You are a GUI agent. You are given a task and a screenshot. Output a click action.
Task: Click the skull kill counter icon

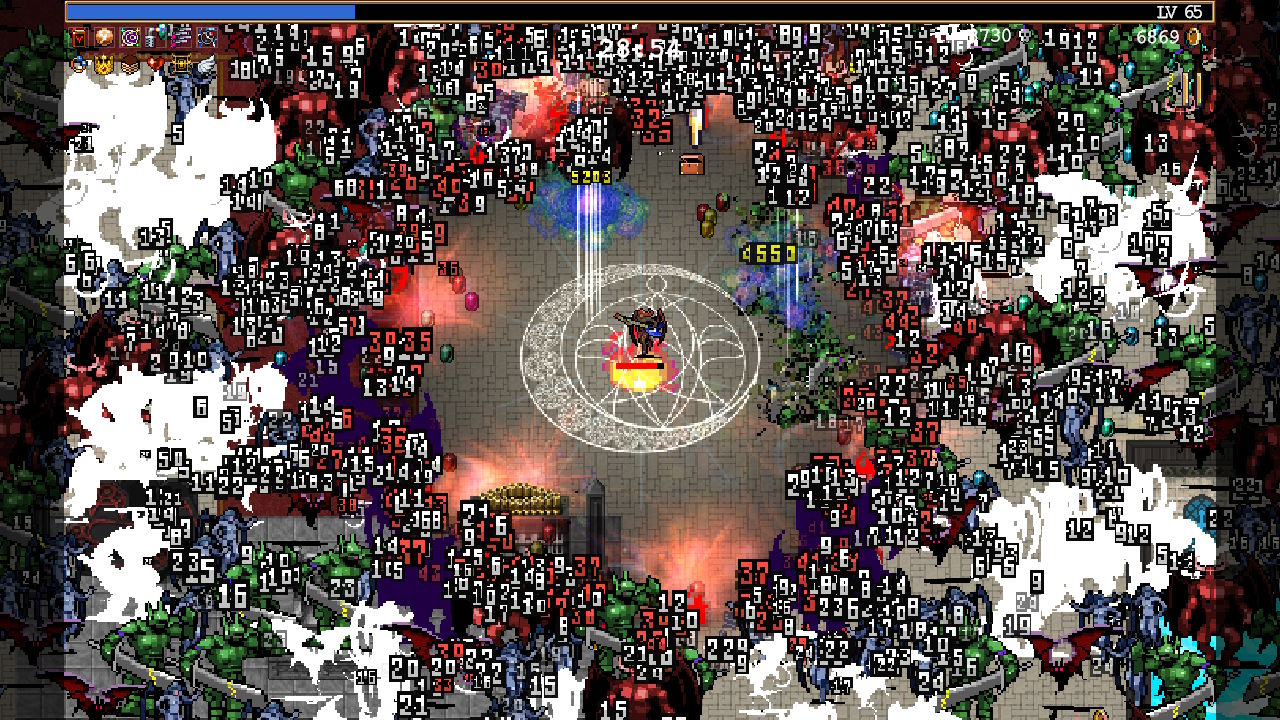[x=1025, y=35]
